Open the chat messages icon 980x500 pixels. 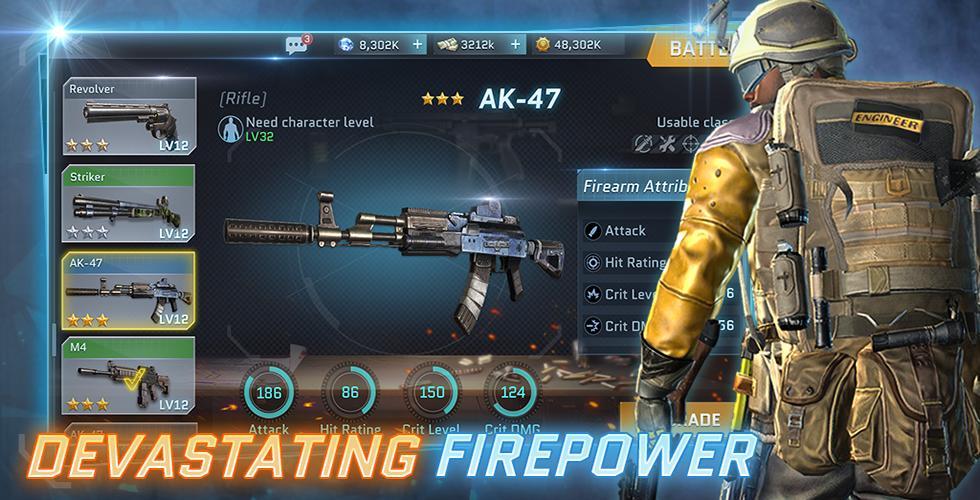tap(296, 45)
